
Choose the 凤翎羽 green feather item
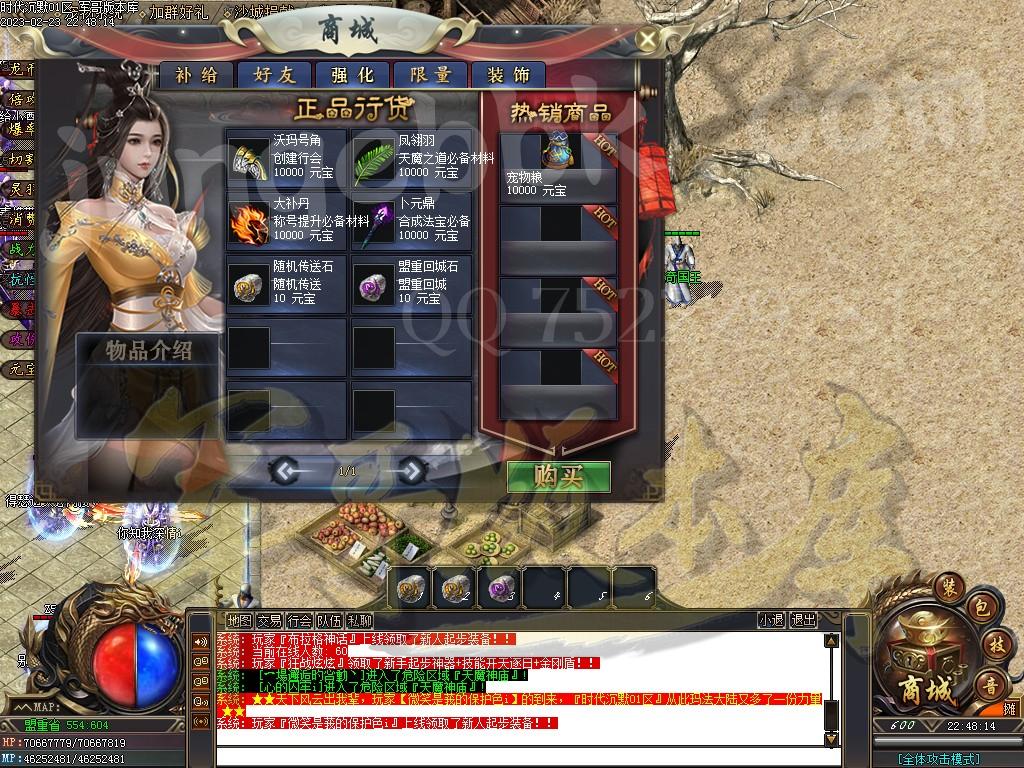pos(373,158)
